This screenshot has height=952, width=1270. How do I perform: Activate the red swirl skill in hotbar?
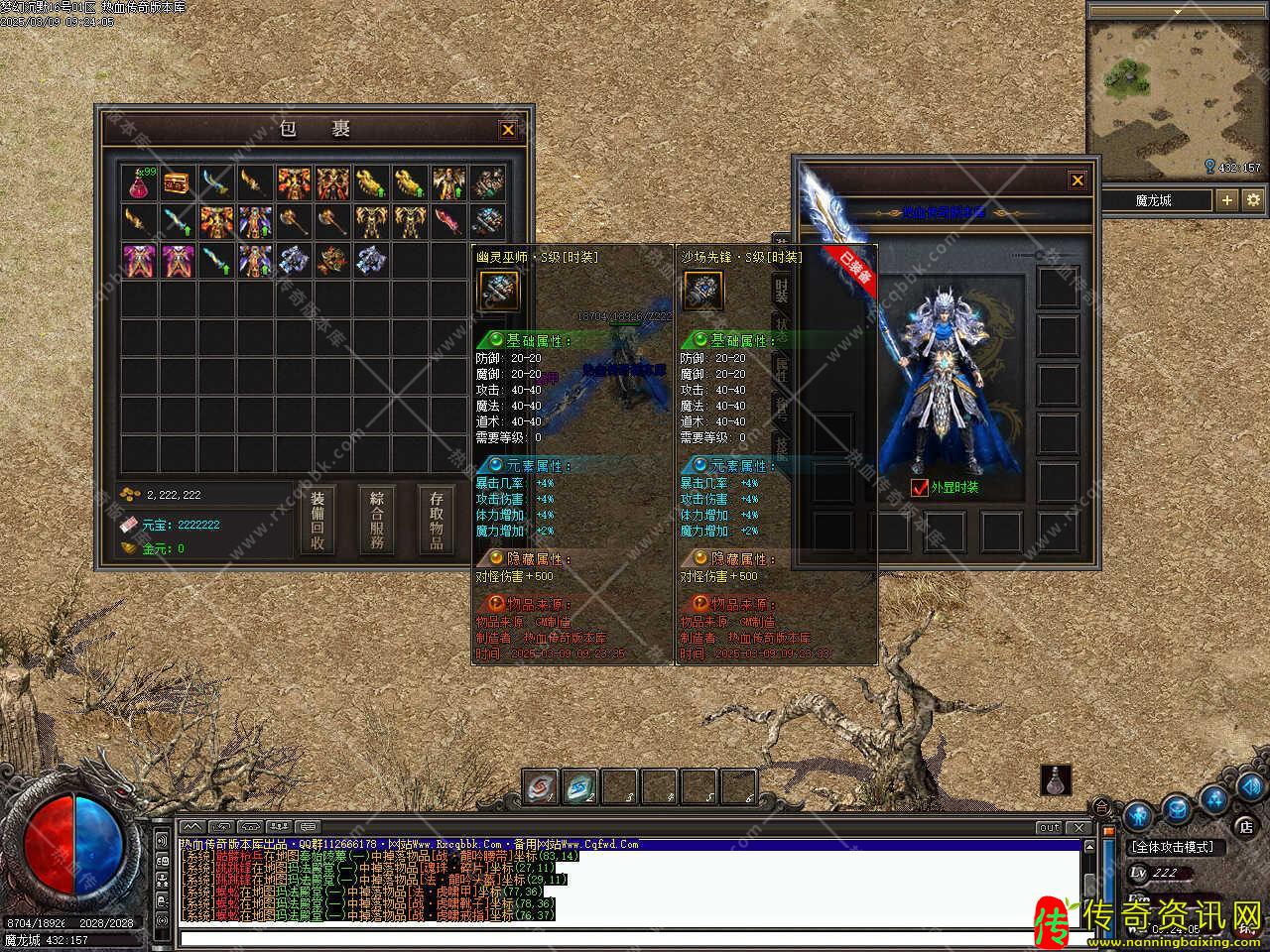[x=541, y=786]
